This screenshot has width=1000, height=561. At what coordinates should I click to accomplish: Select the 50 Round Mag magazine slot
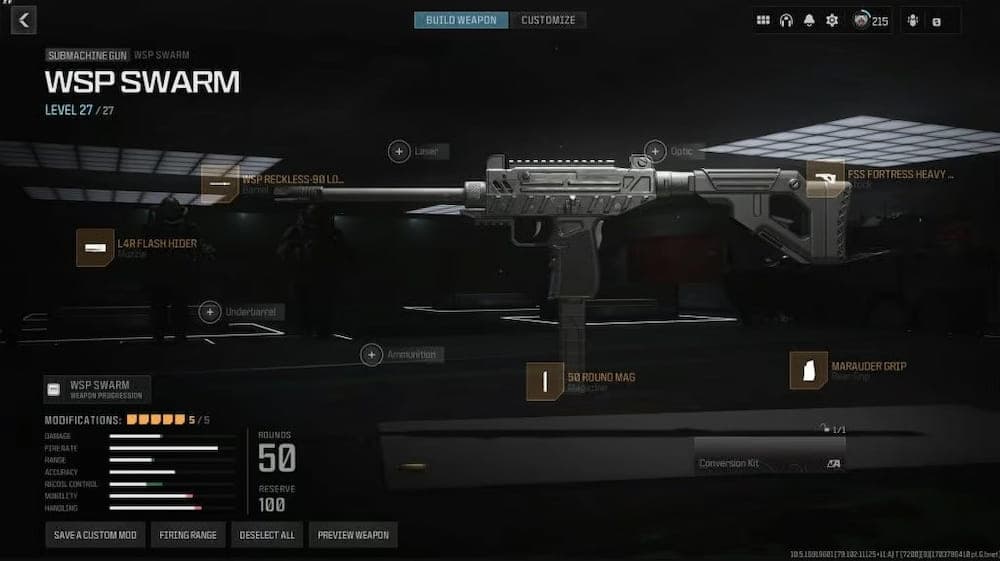coord(545,381)
